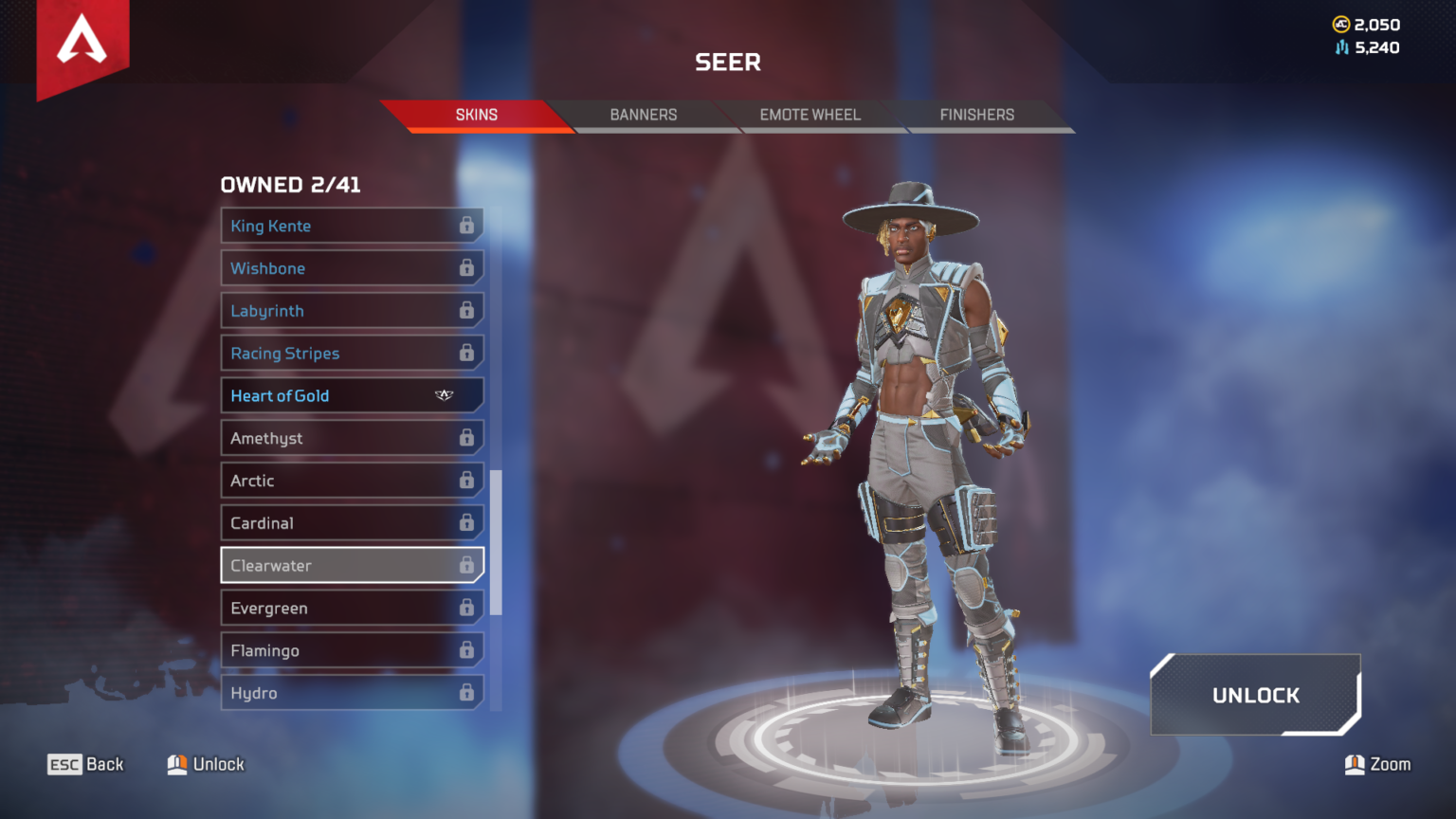Switch to the FINISHERS tab
Viewport: 1456px width, 819px height.
click(976, 115)
